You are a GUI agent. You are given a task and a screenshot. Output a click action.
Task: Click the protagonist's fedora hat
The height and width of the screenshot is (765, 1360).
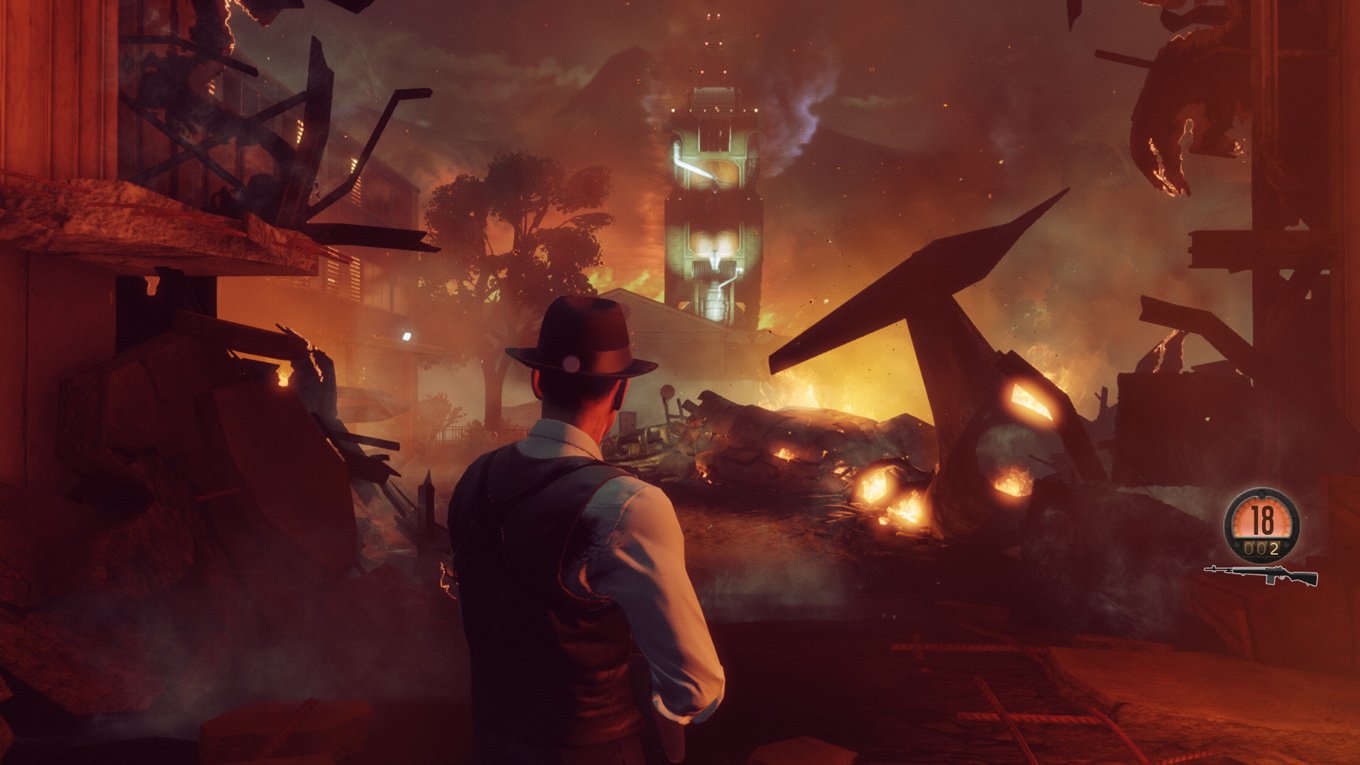578,330
